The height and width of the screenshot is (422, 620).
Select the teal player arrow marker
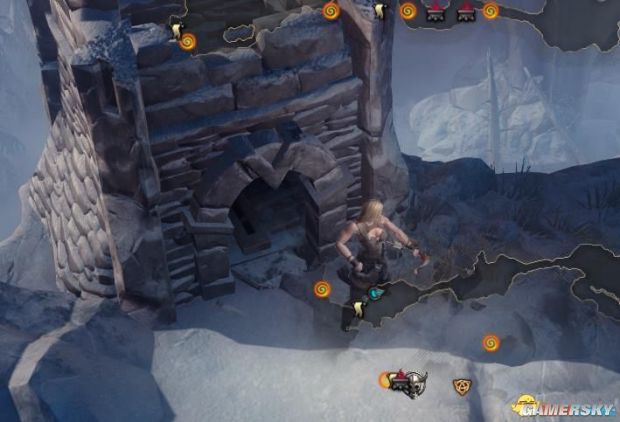tap(376, 294)
